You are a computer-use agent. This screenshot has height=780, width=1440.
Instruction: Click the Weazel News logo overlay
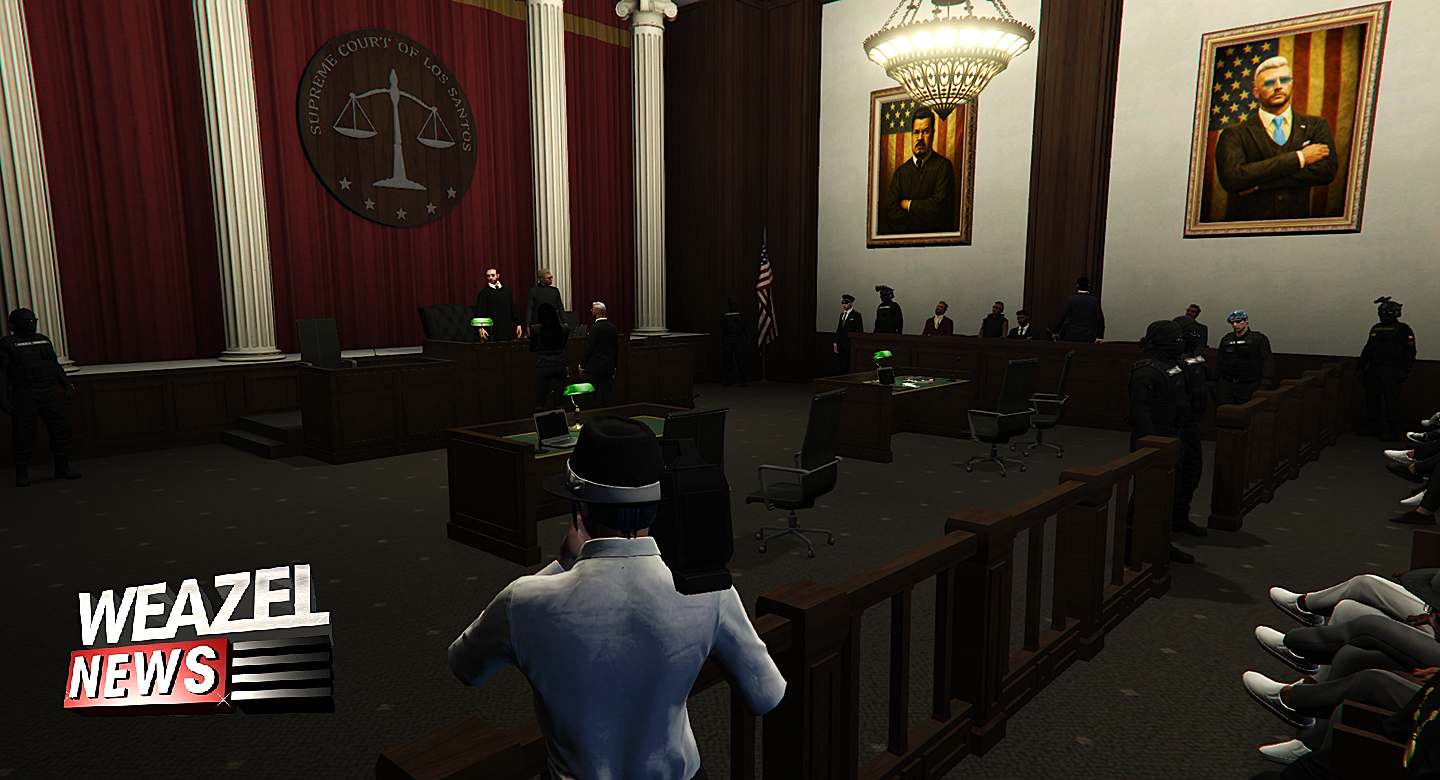198,642
